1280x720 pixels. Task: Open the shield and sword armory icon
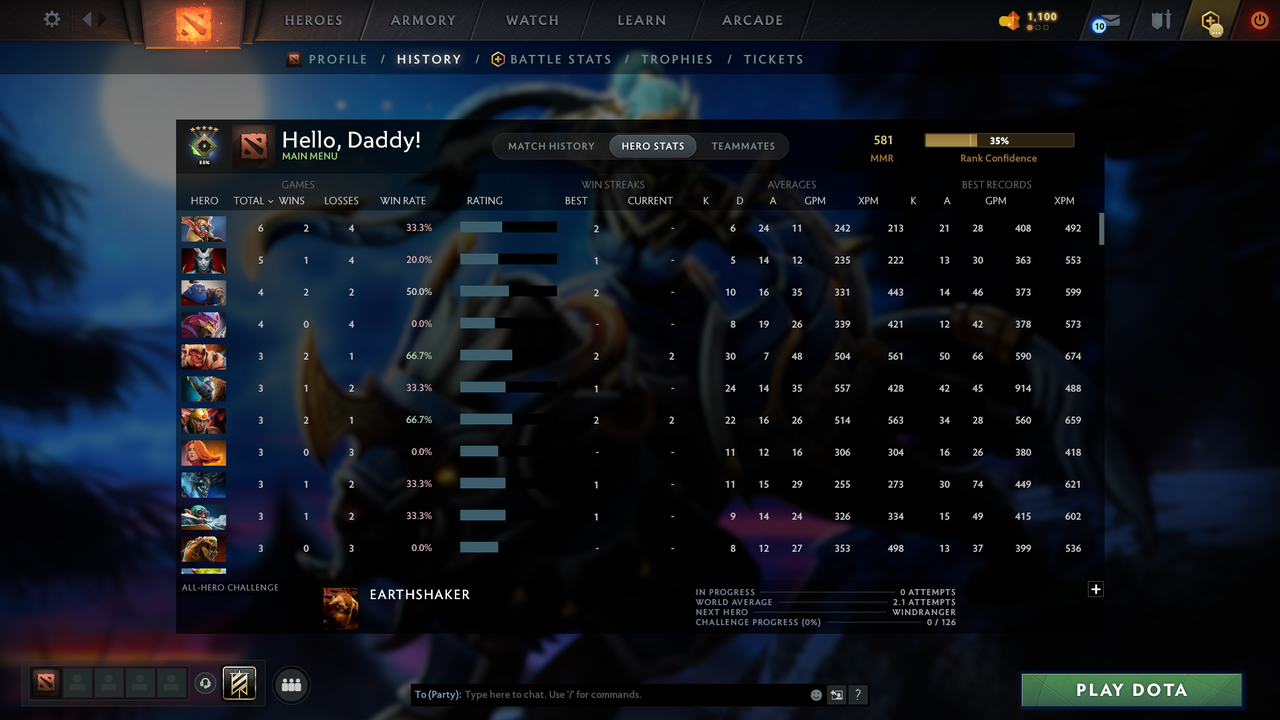[1160, 19]
